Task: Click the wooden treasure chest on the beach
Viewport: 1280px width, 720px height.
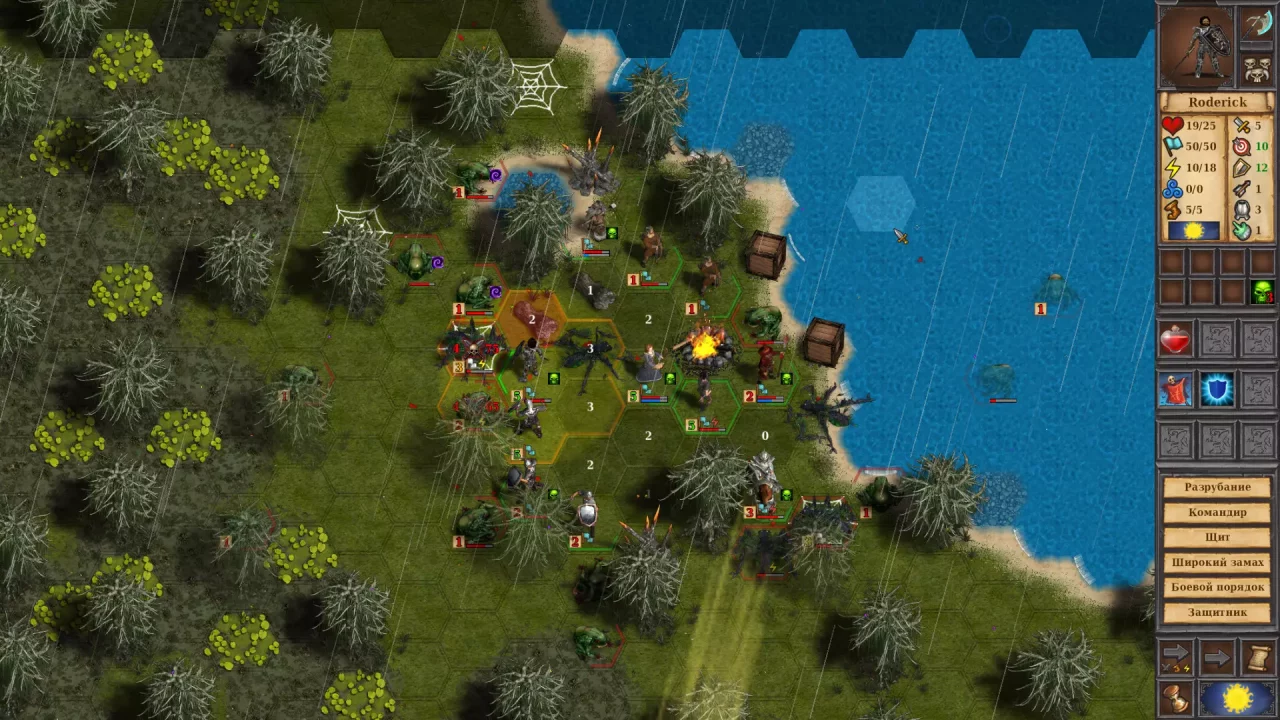Action: coord(765,255)
